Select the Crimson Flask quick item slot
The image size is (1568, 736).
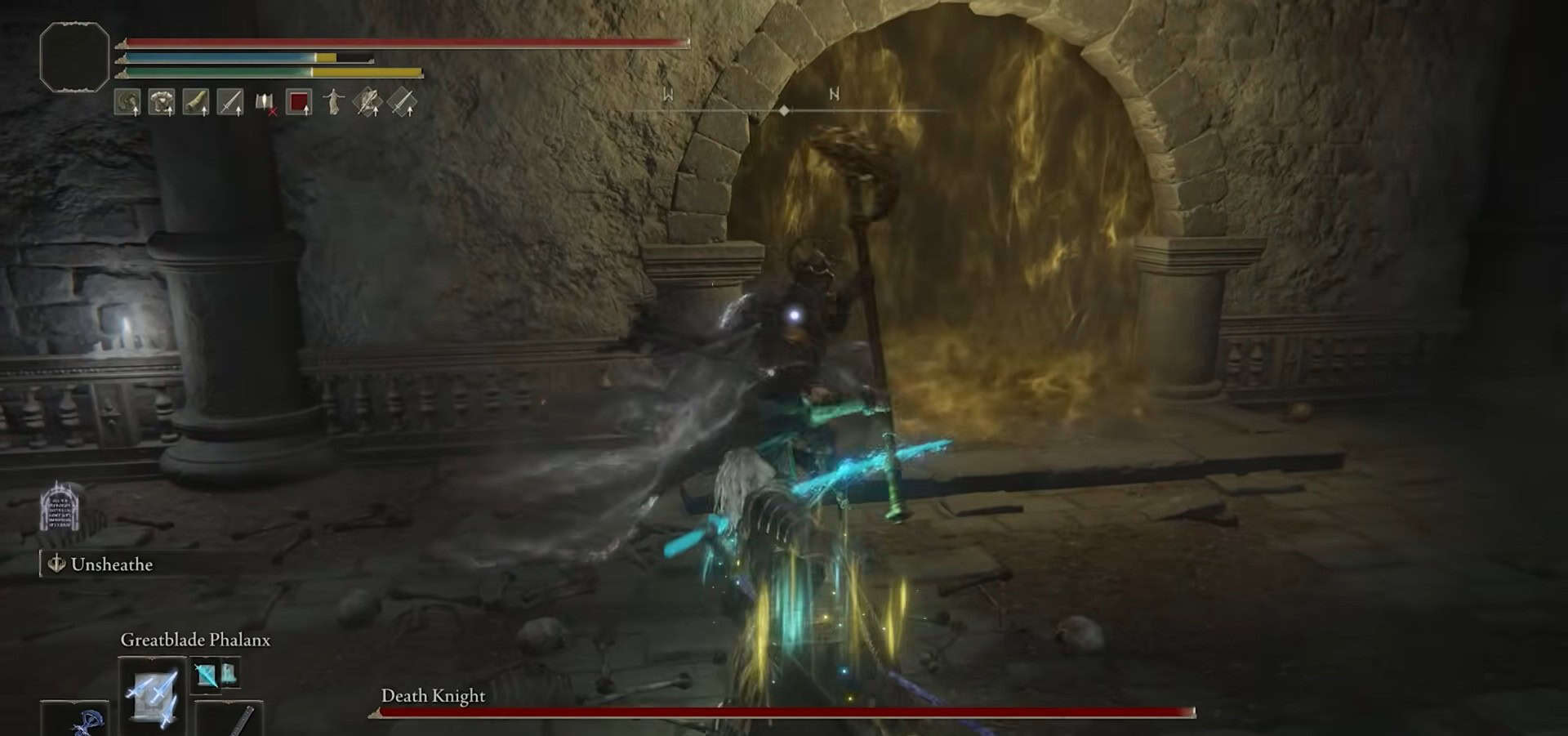pyautogui.click(x=299, y=101)
